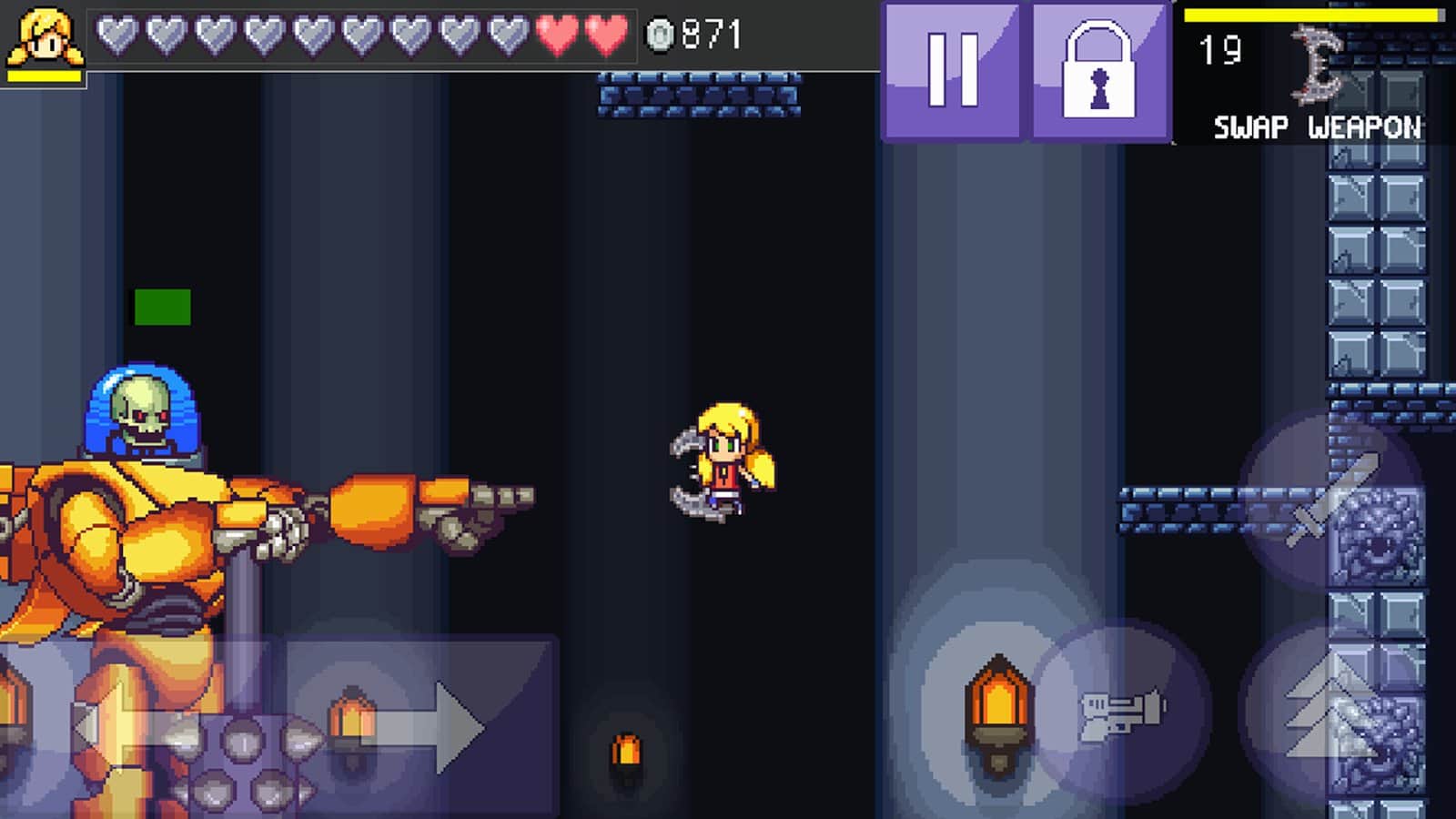Toggle screen controls with the padlock button
The image size is (1456, 819).
[x=1097, y=71]
